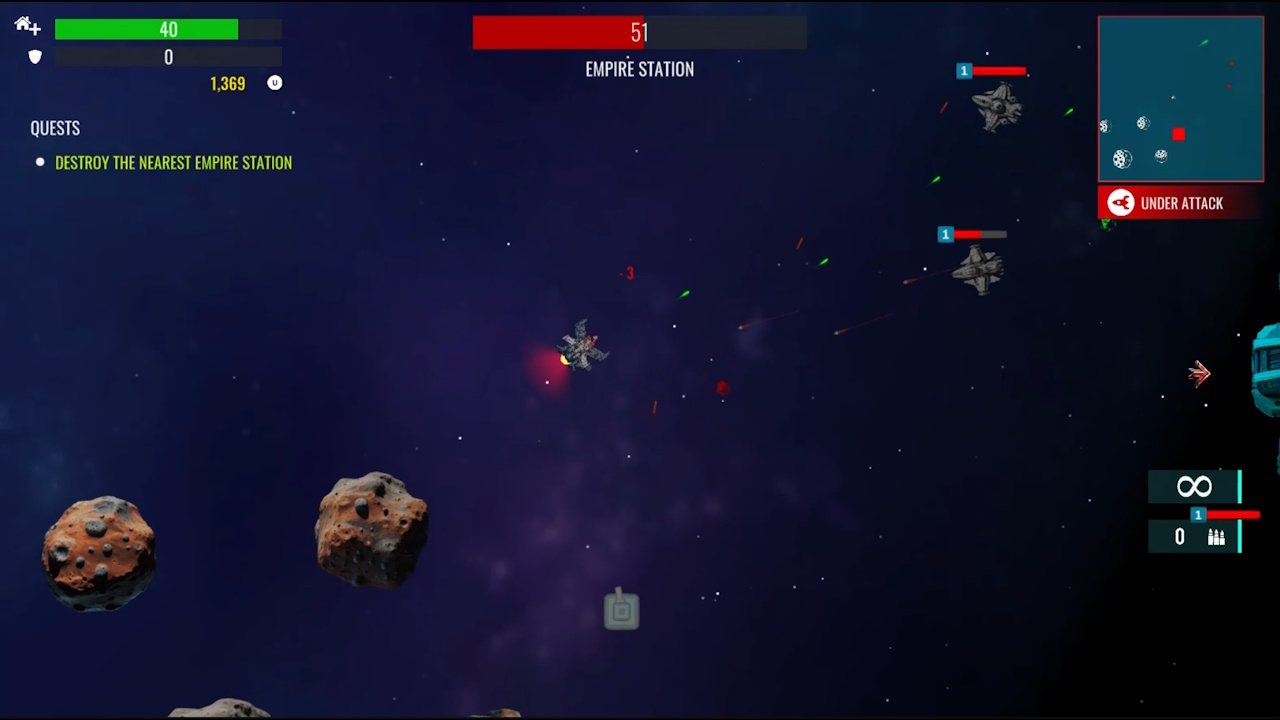Screen dimensions: 1280x720
Task: Click the rocket icon on the Under Attack banner
Action: click(1120, 203)
